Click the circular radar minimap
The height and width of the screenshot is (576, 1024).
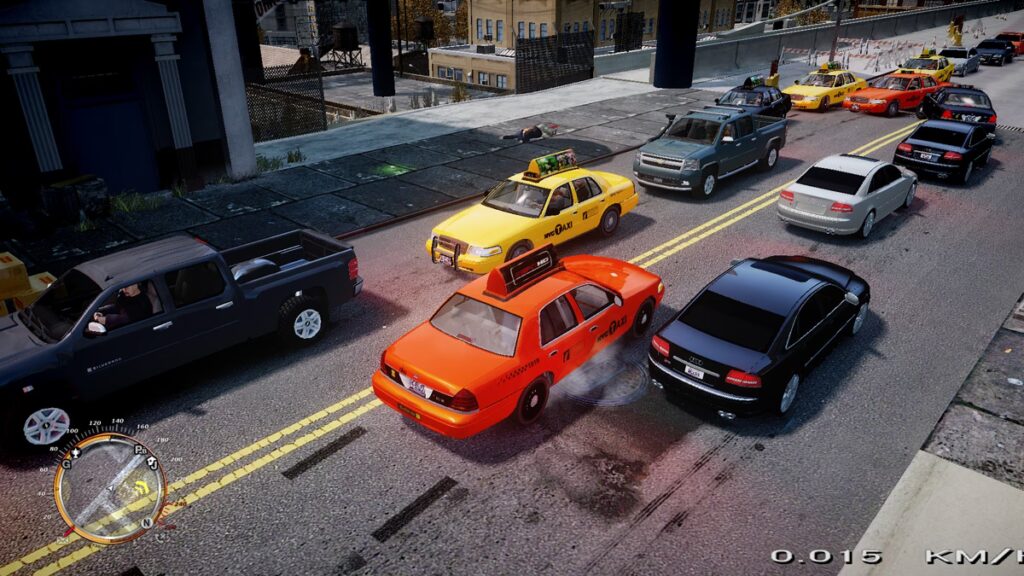click(x=109, y=487)
